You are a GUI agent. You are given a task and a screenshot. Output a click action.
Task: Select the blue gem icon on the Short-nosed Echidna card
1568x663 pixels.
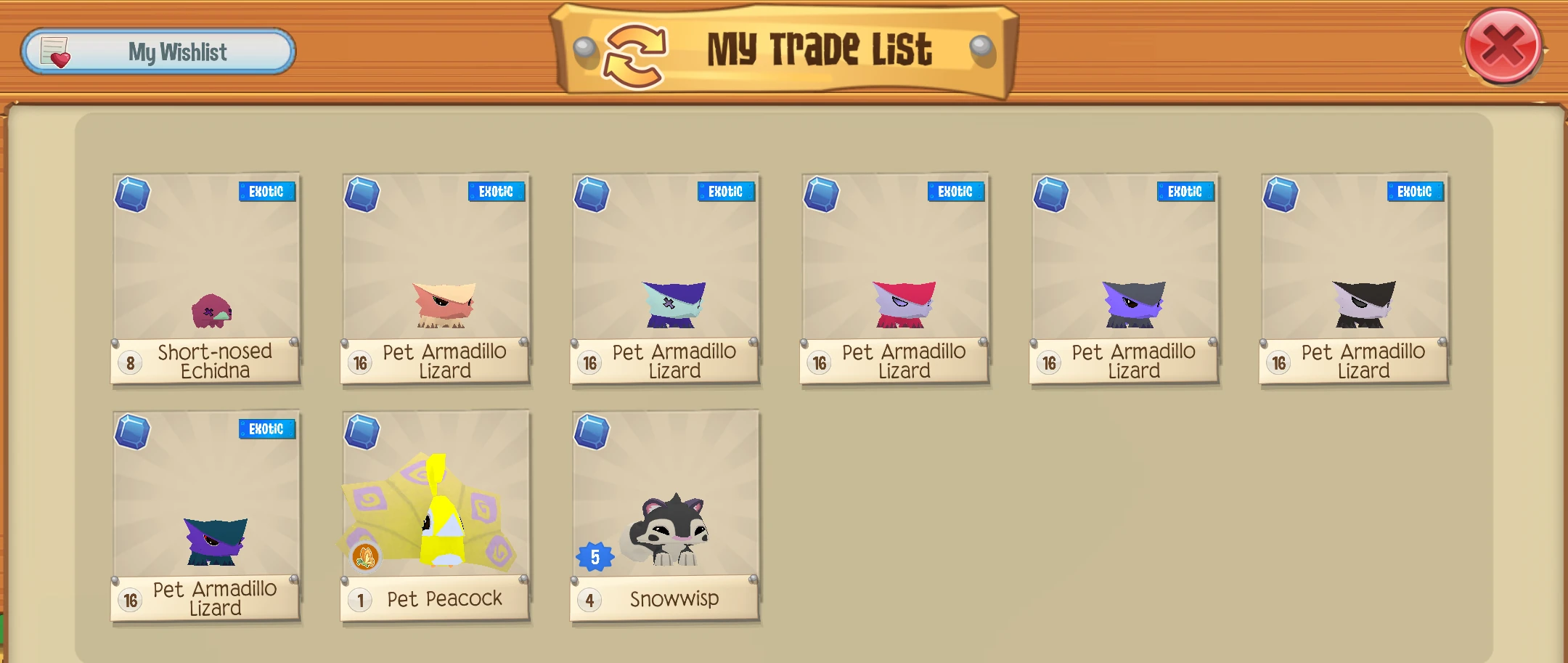pos(132,192)
